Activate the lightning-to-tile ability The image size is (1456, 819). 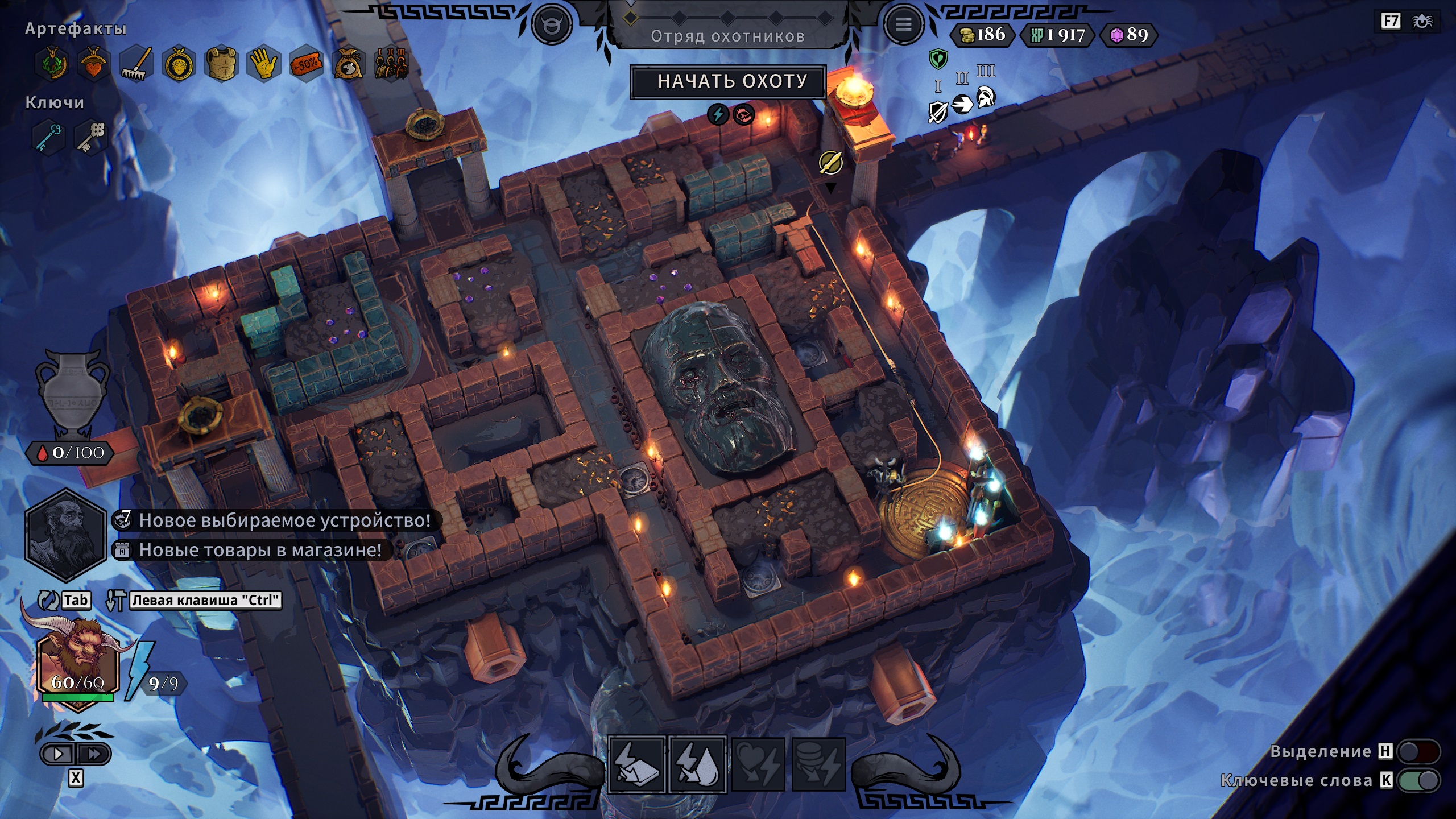point(637,765)
